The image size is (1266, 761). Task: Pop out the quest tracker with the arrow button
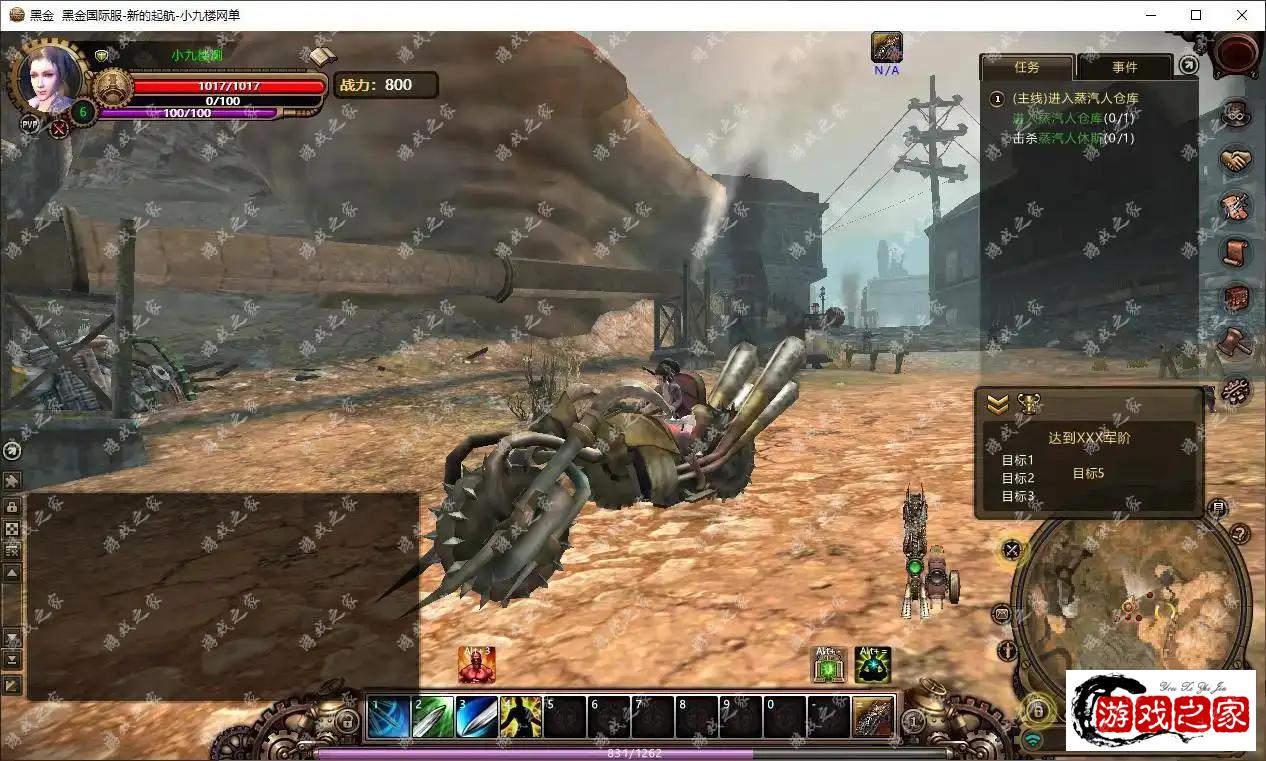[x=1187, y=65]
